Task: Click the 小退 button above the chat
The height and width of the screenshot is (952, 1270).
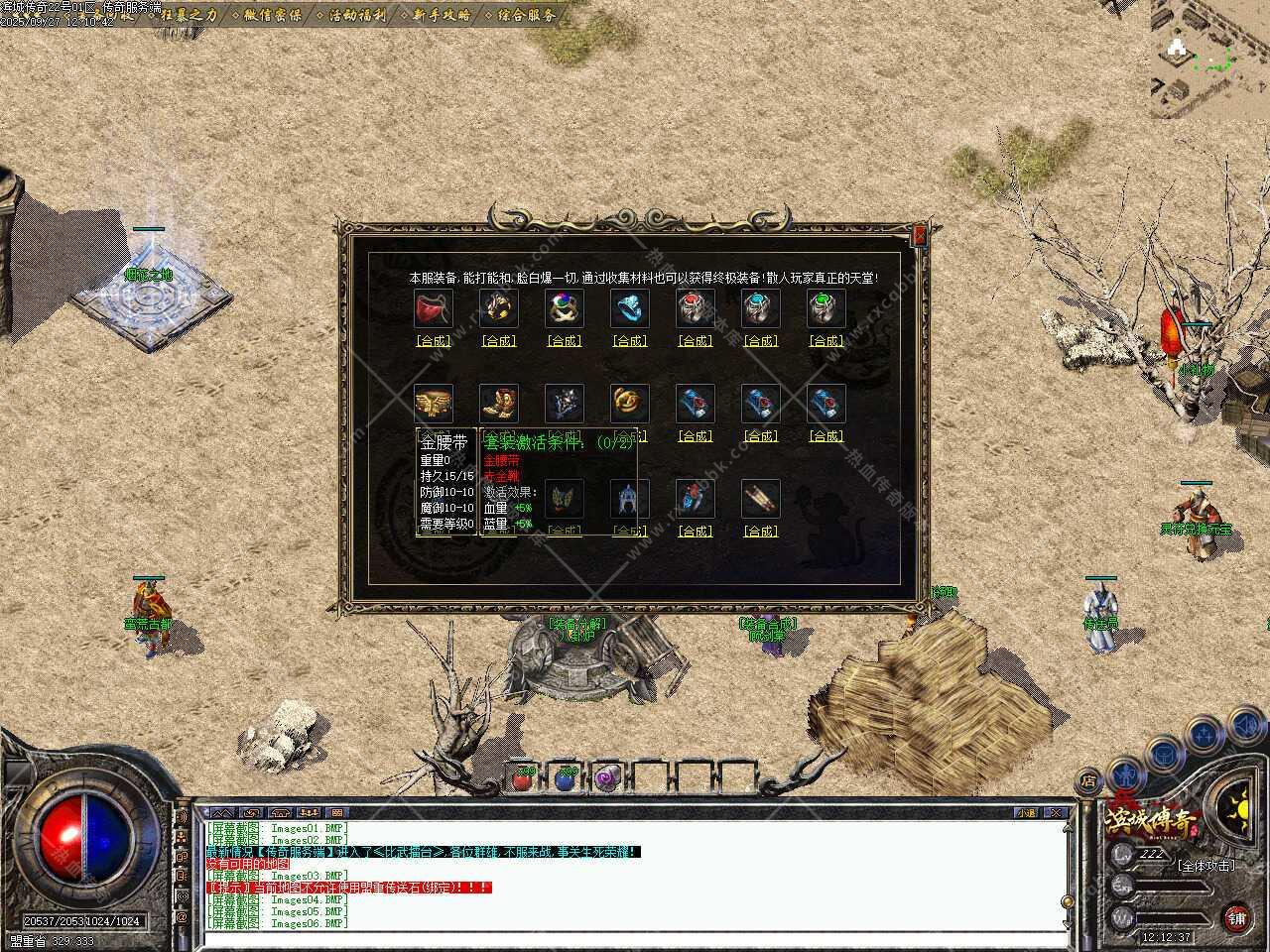Action: click(1026, 813)
